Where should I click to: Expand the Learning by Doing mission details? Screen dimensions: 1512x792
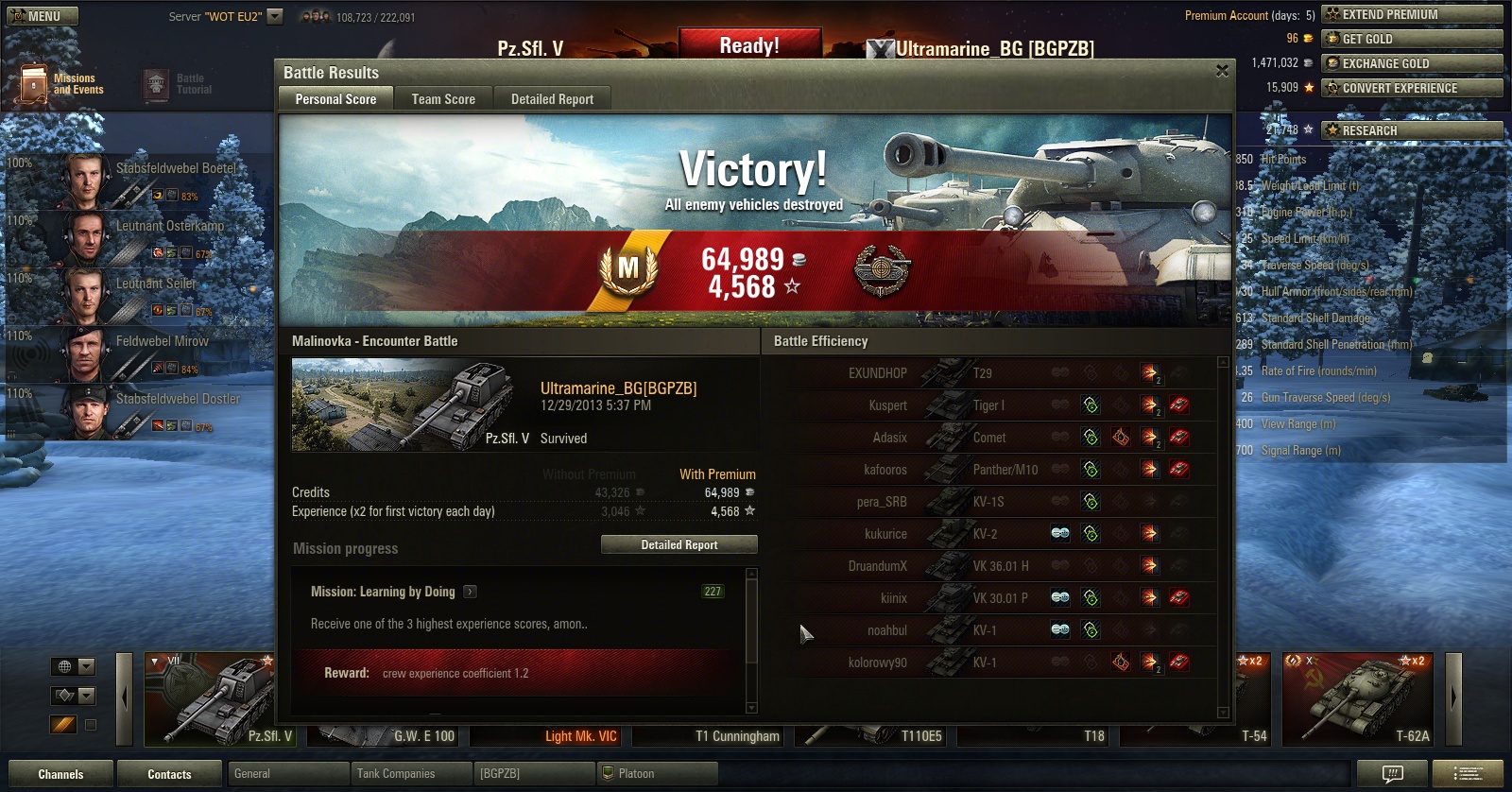[x=471, y=592]
